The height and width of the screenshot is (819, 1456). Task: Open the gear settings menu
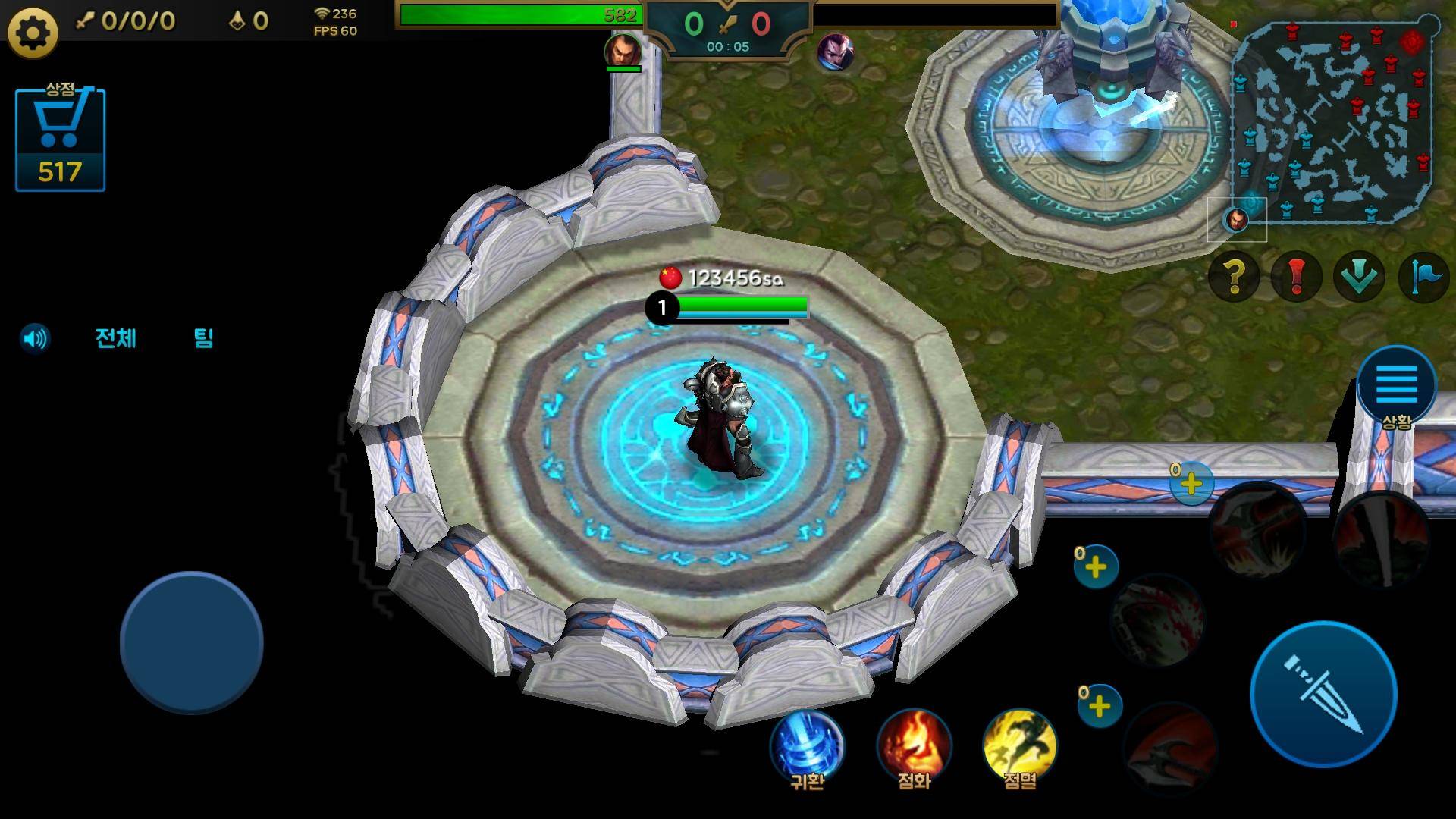[32, 33]
